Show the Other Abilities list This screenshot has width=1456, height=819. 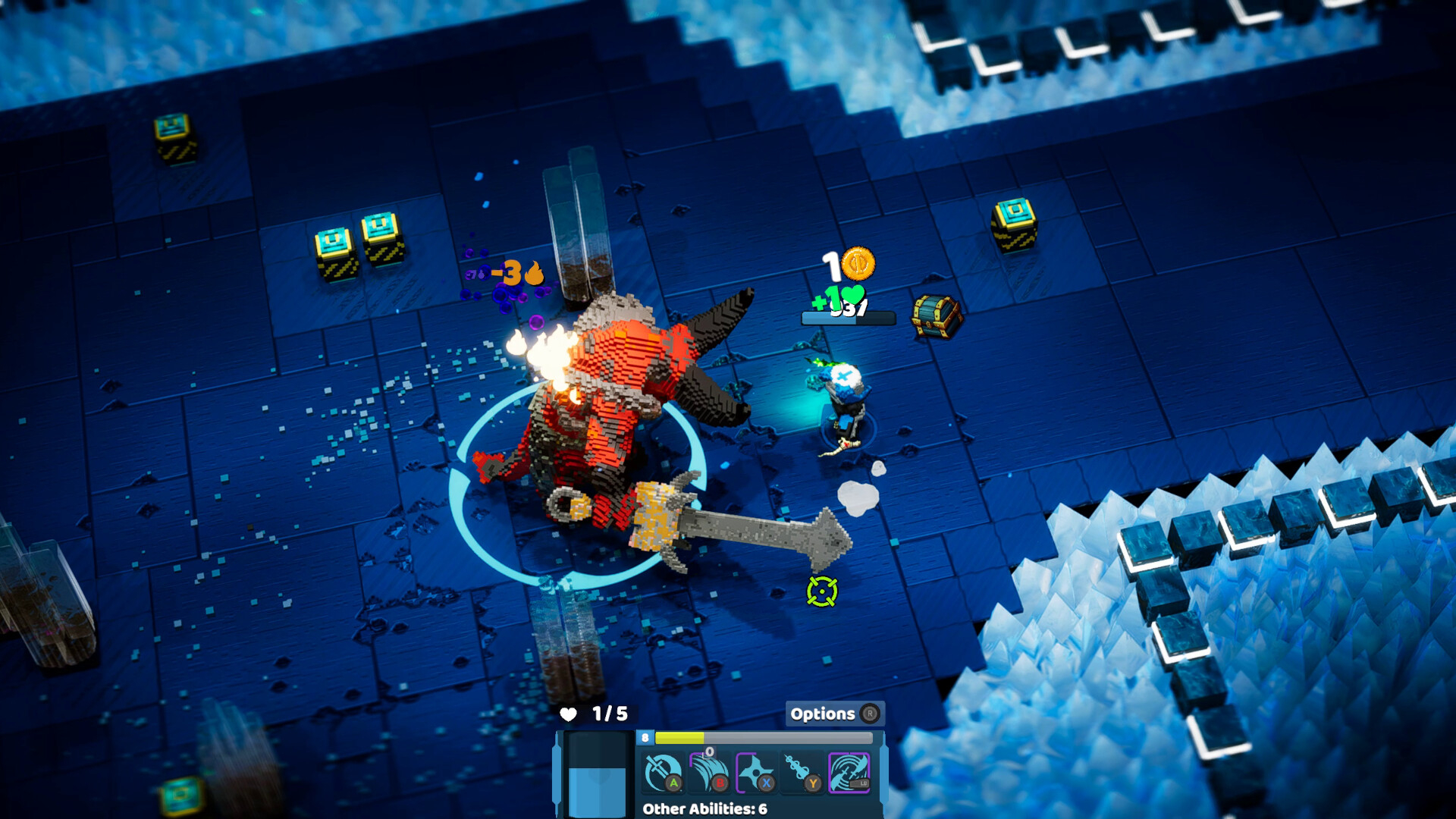[704, 808]
